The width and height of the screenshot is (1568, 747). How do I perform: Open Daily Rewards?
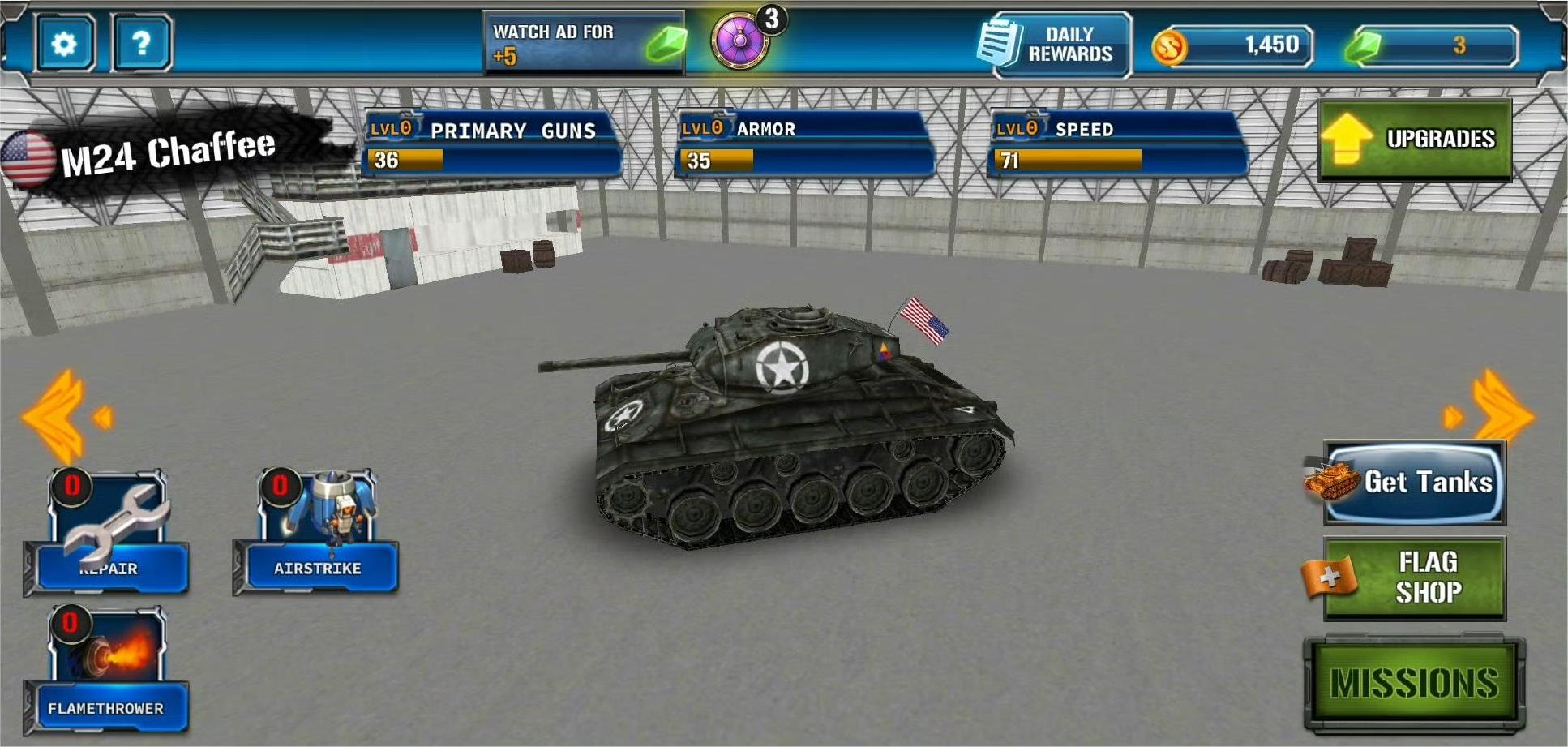(1054, 45)
